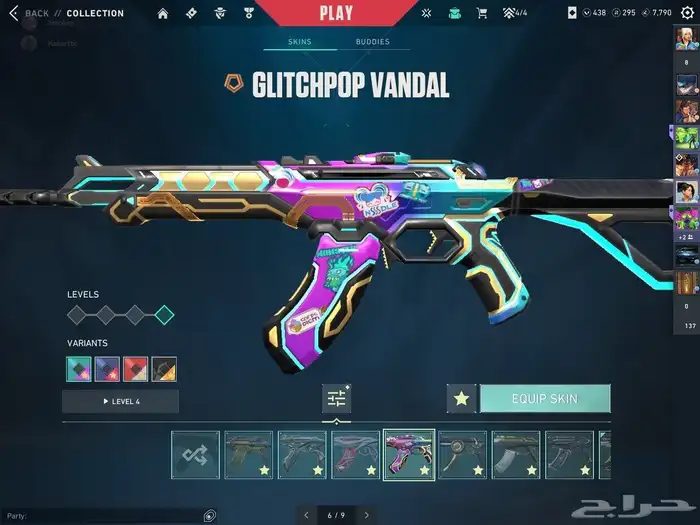Screen dimensions: 700x525
Task: Open the settings gear
Action: tap(686, 13)
